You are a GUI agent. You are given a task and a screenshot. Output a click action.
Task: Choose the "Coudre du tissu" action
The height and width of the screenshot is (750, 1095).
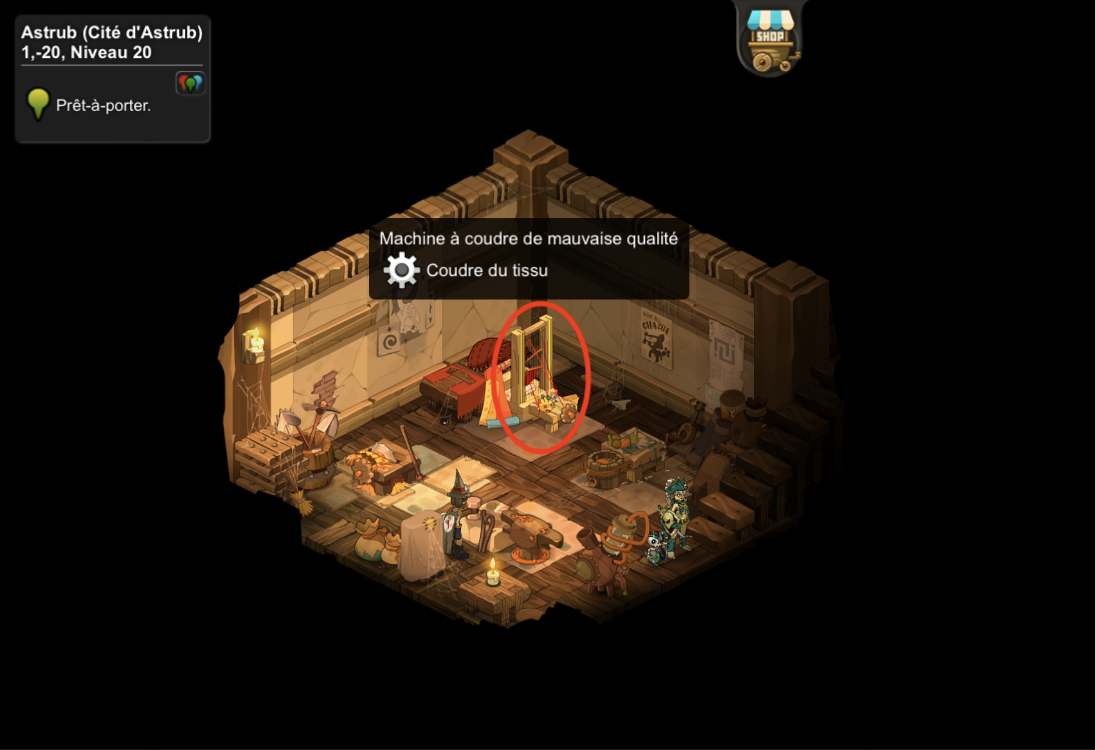click(486, 270)
